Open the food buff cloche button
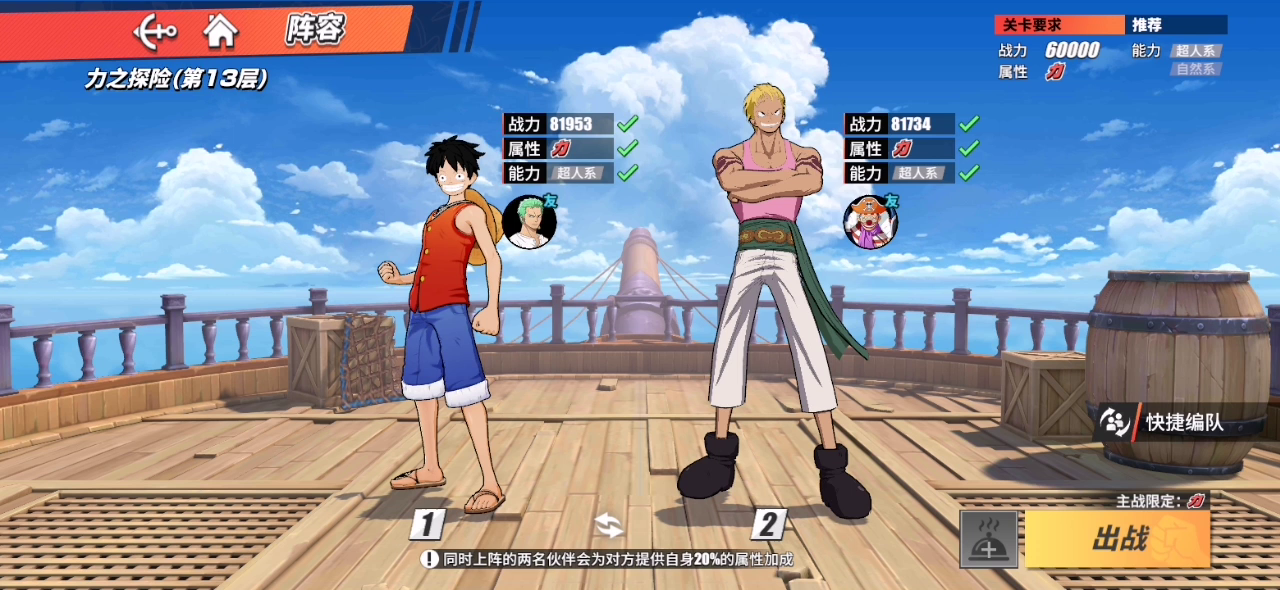Viewport: 1280px width, 590px height. 989,540
